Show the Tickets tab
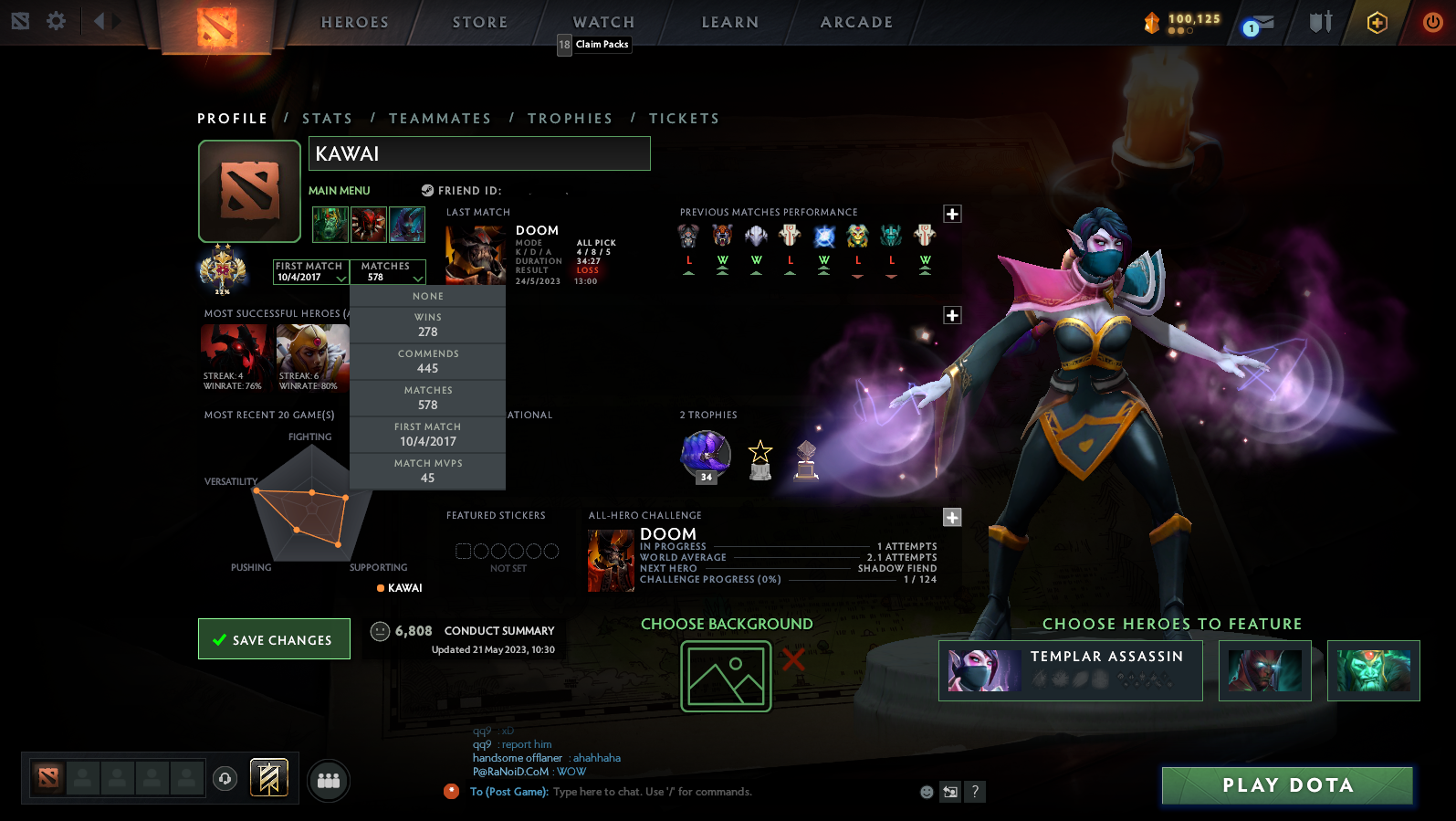This screenshot has width=1456, height=821. (684, 119)
